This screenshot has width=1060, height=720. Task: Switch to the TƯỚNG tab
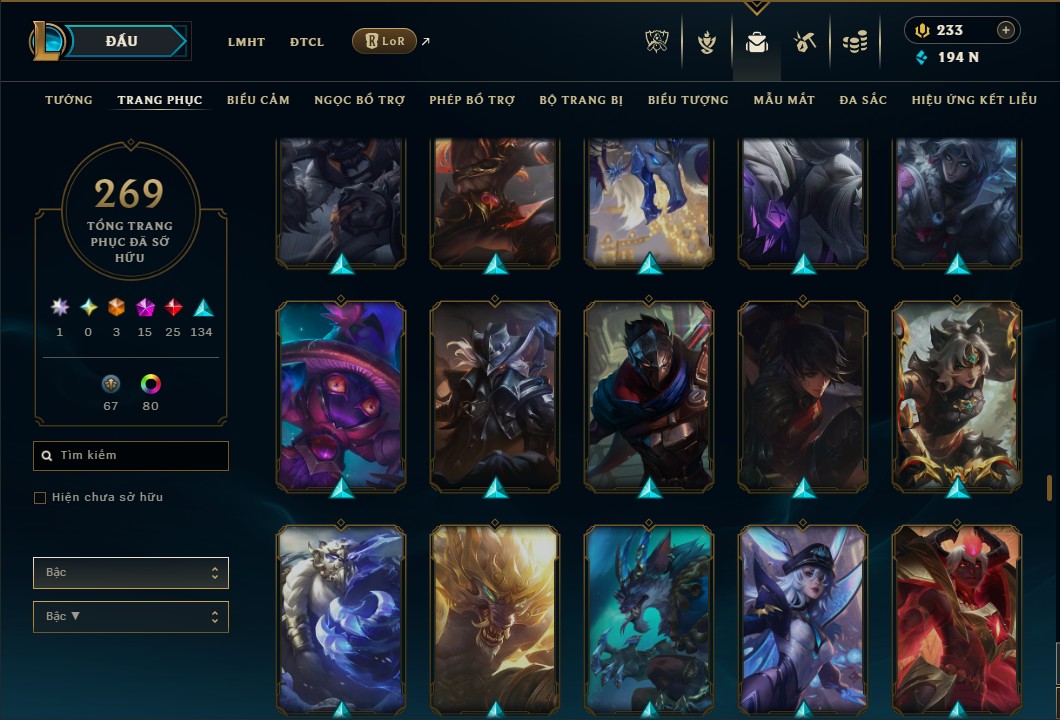pyautogui.click(x=69, y=100)
